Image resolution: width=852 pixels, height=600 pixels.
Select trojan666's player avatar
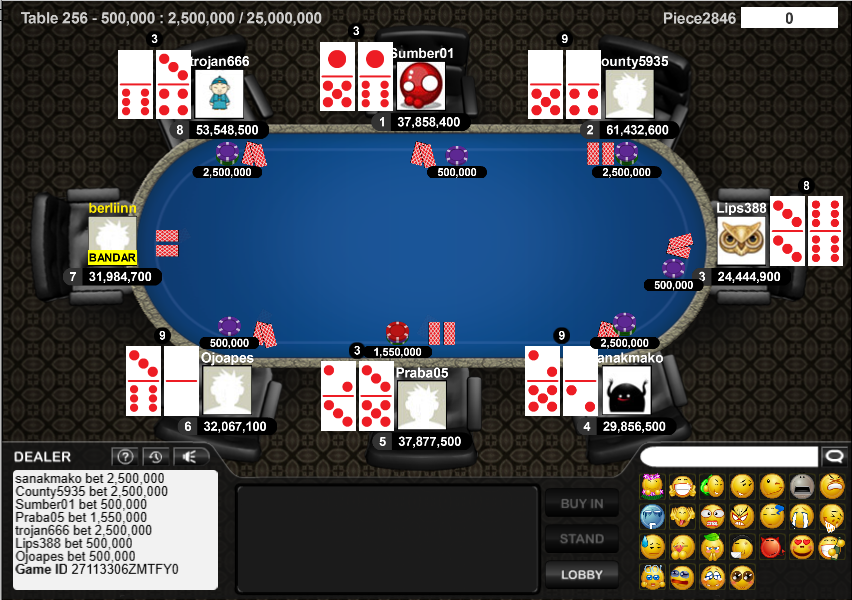(219, 94)
